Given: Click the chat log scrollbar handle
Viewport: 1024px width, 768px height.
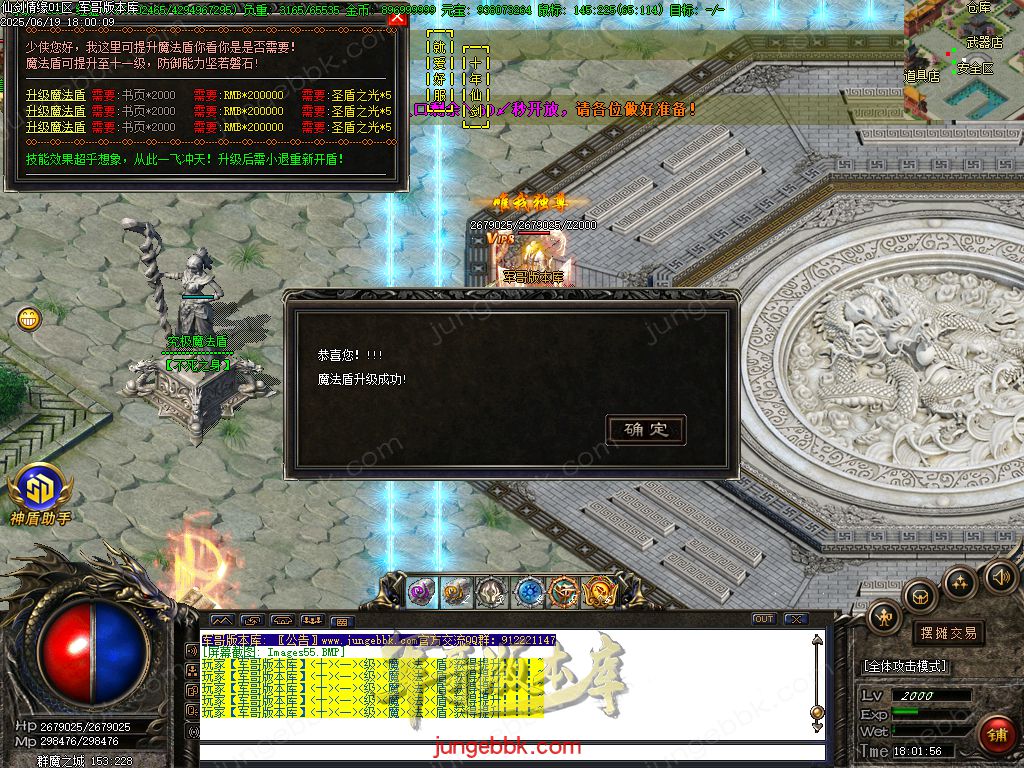Looking at the screenshot, I should tap(817, 712).
